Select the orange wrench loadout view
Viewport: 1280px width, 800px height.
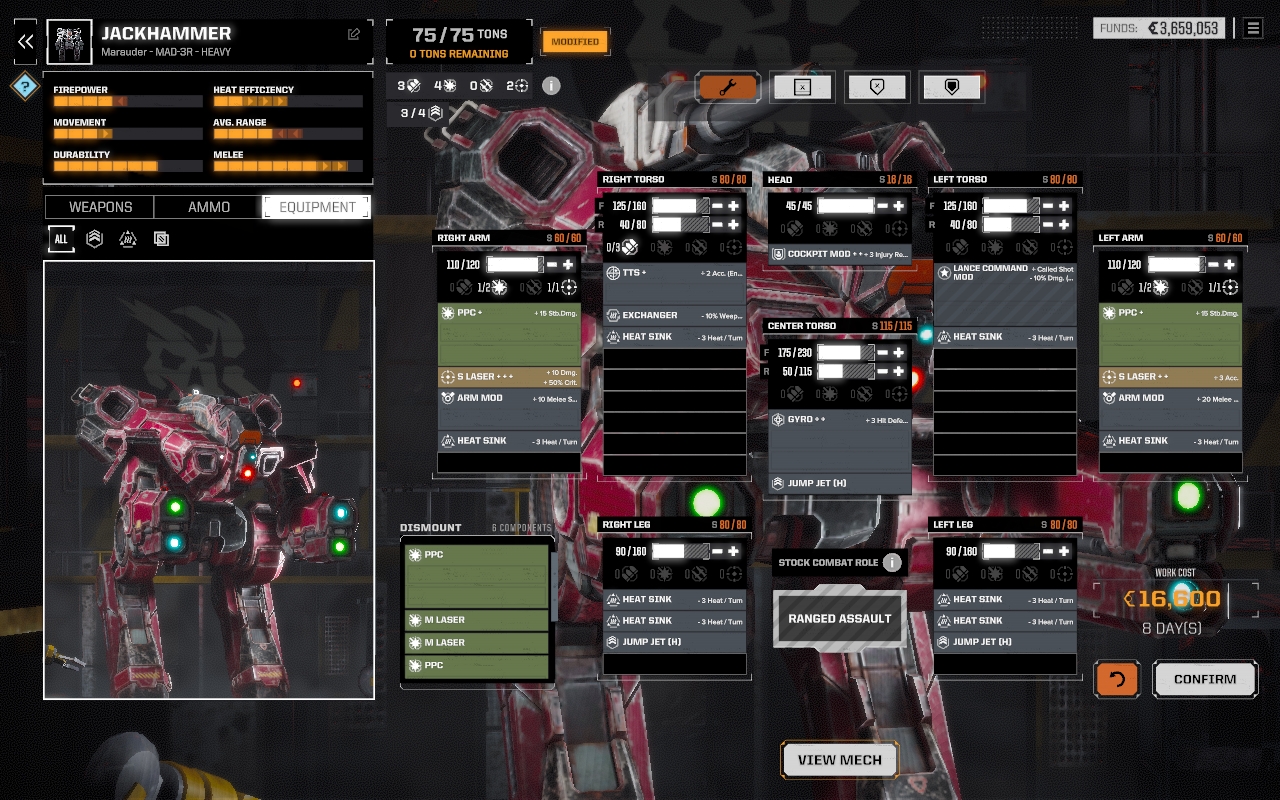point(728,87)
